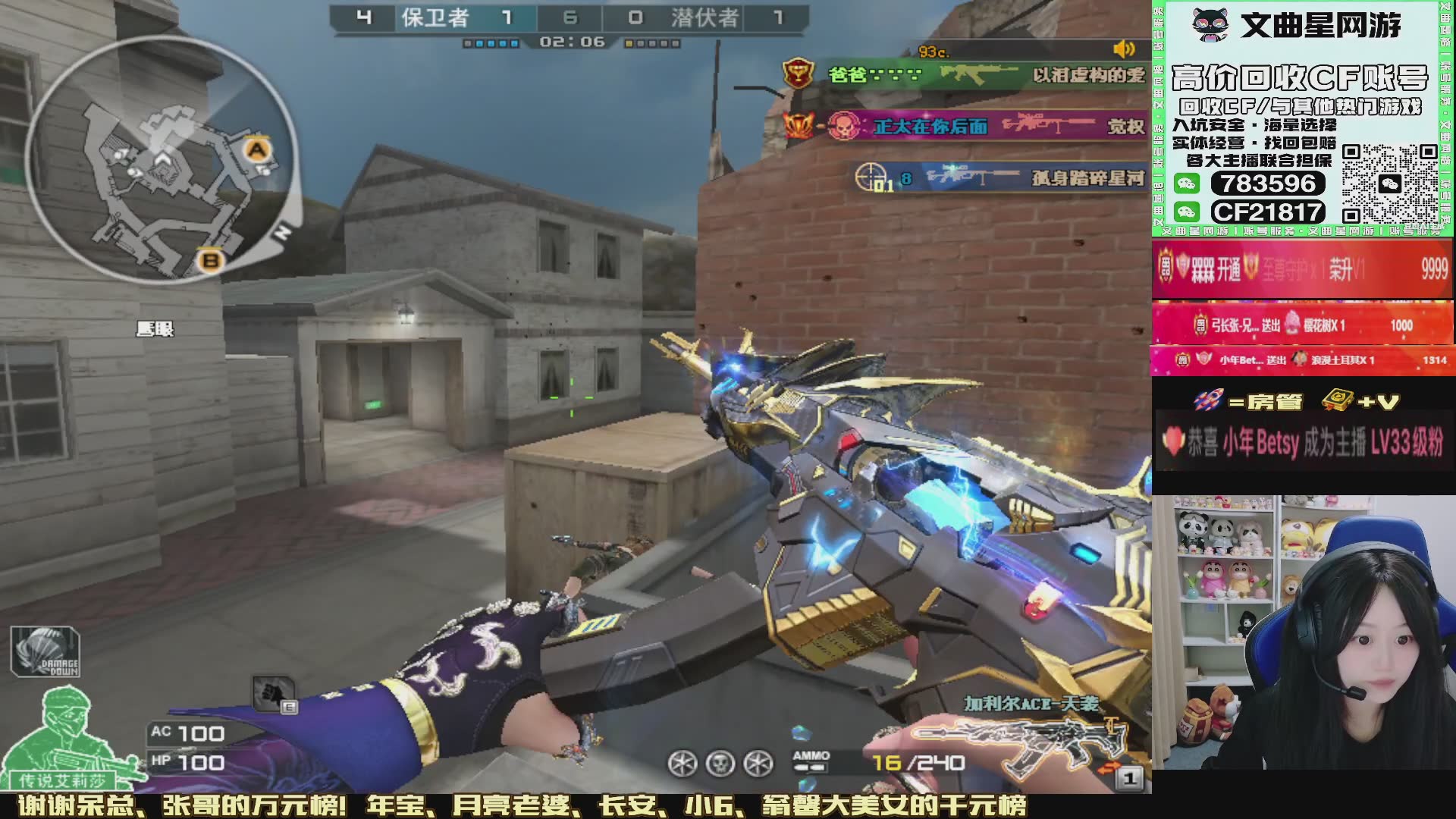Toggle the yellow speaker sound icon
This screenshot has height=819, width=1456.
pos(1124,50)
